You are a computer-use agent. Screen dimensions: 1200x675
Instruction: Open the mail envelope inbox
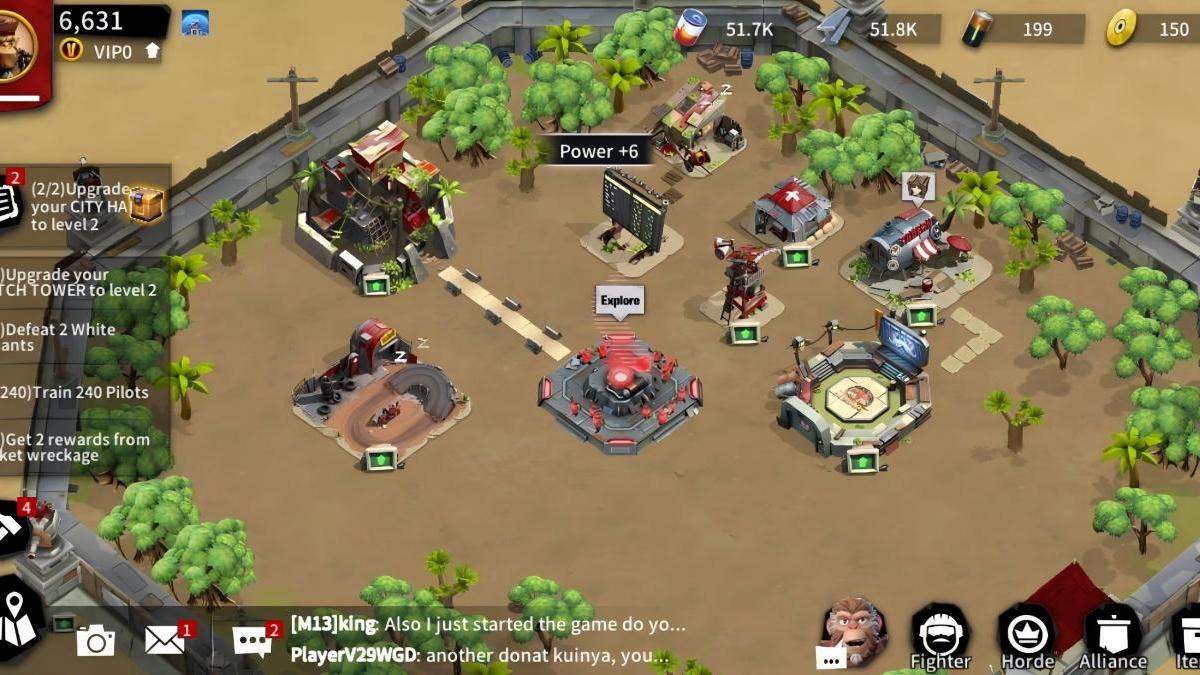click(x=165, y=640)
